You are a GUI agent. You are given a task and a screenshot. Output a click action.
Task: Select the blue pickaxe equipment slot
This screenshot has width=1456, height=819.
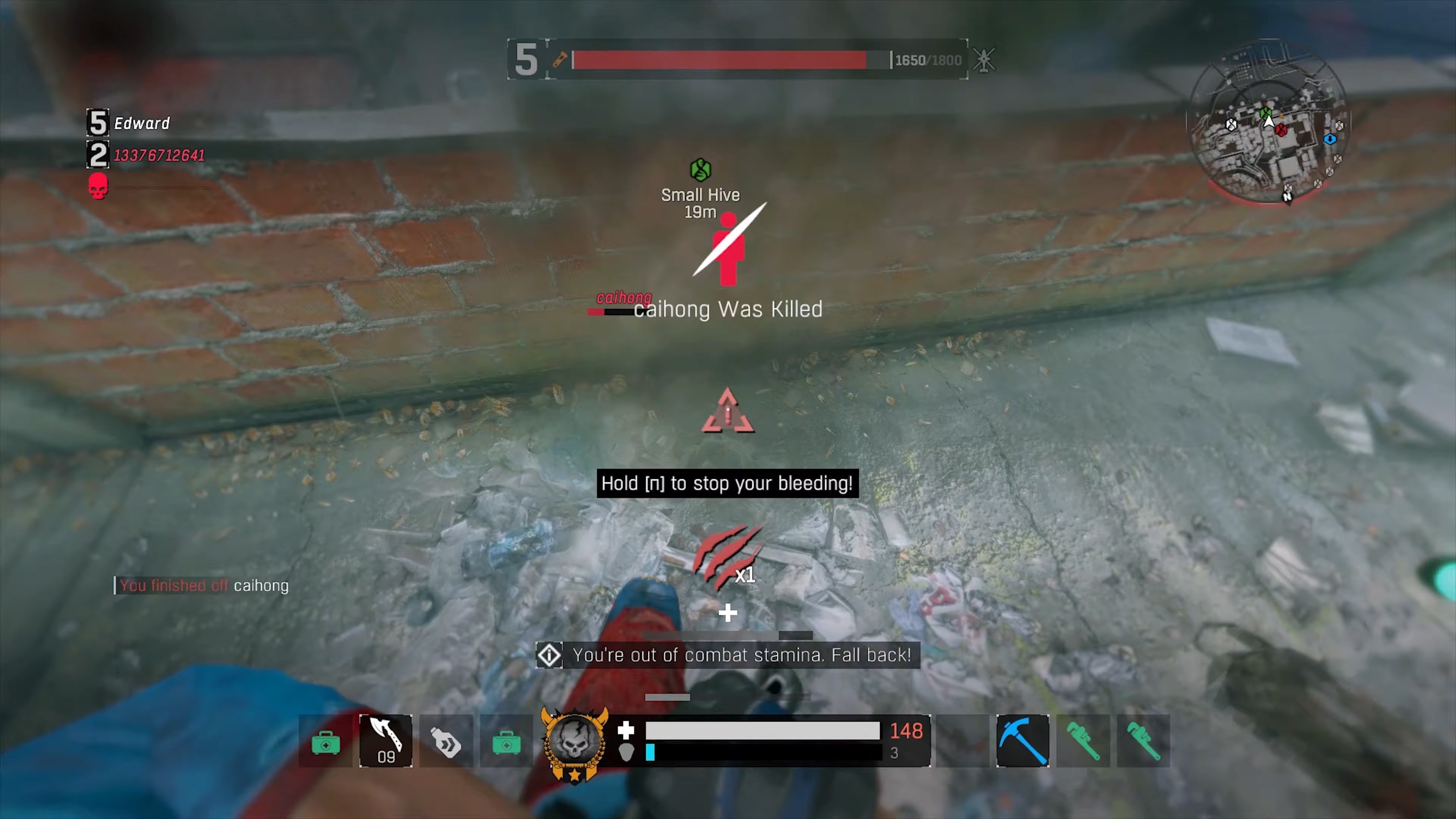pyautogui.click(x=1023, y=741)
